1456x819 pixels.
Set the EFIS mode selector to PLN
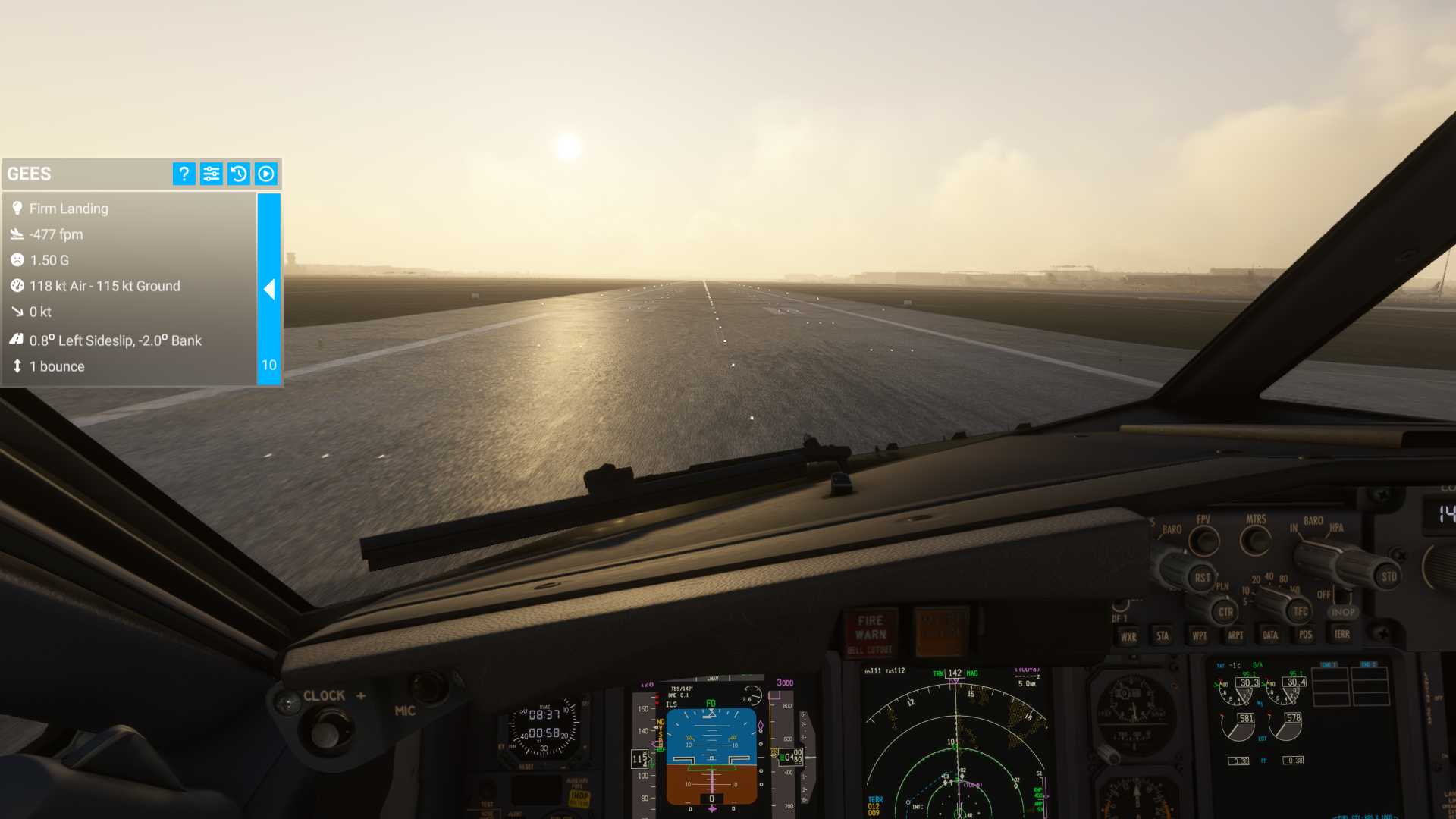point(1222,584)
